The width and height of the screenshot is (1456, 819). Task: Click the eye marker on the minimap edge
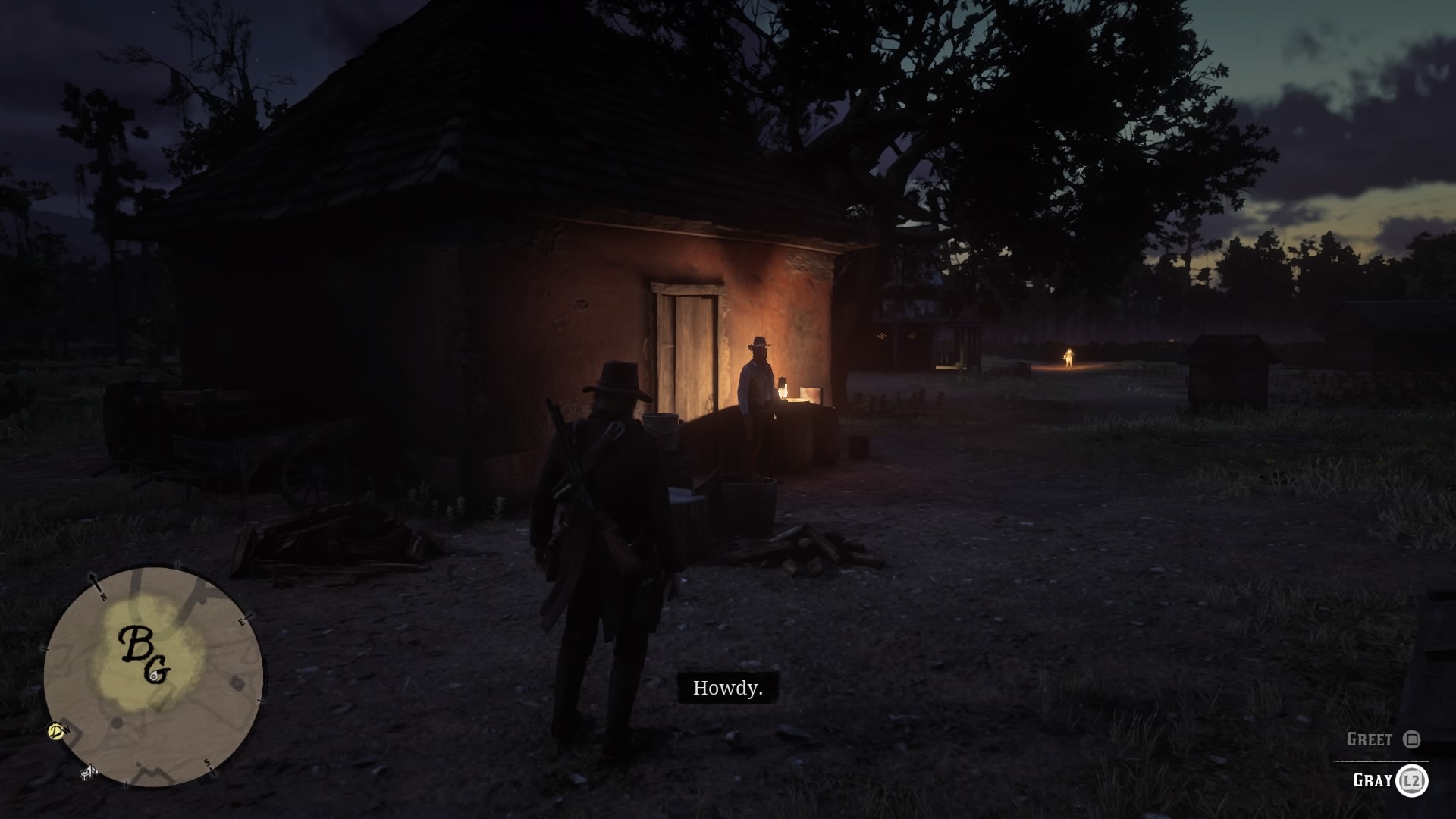55,732
